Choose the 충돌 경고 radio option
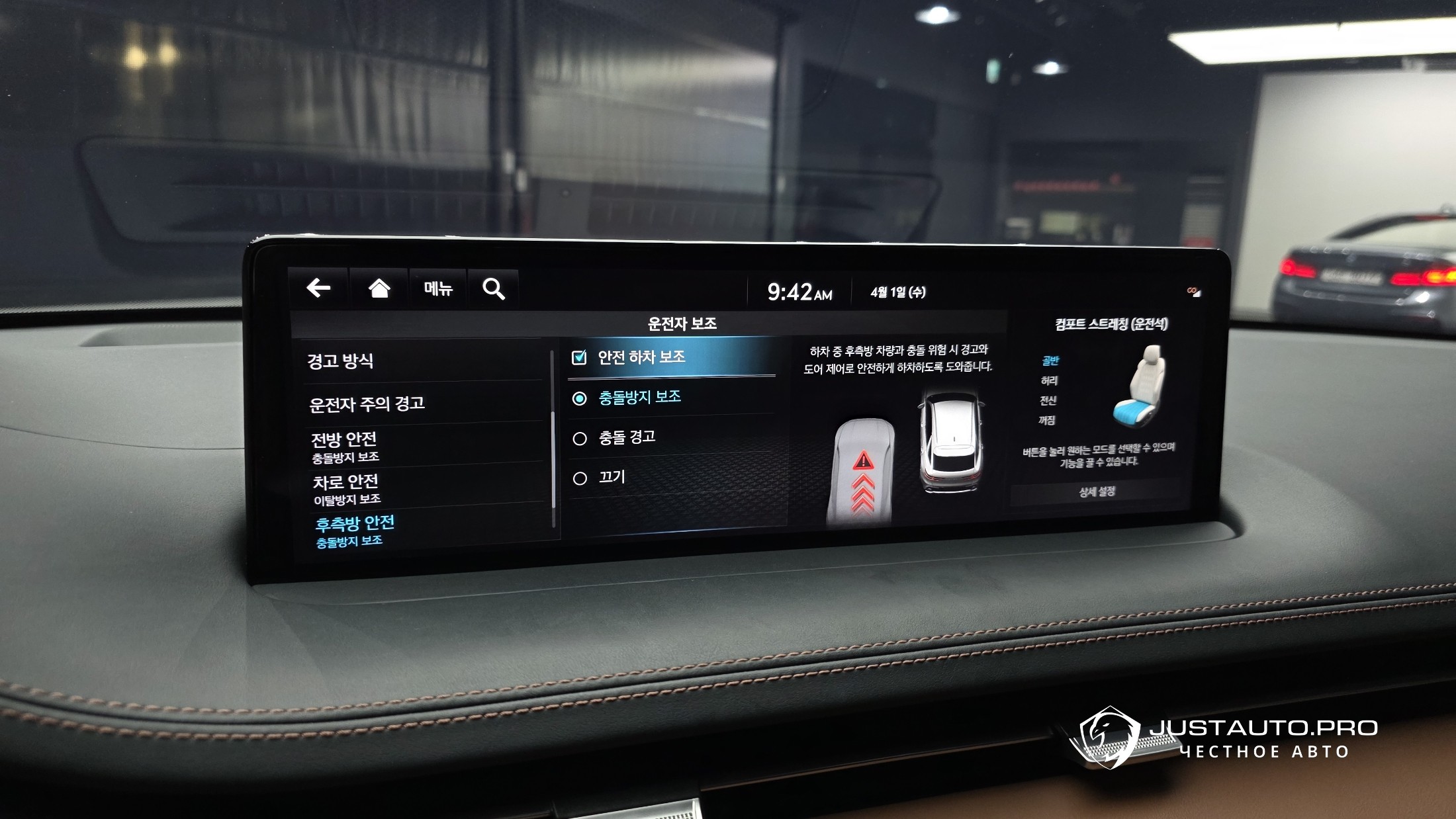1456x819 pixels. click(580, 439)
